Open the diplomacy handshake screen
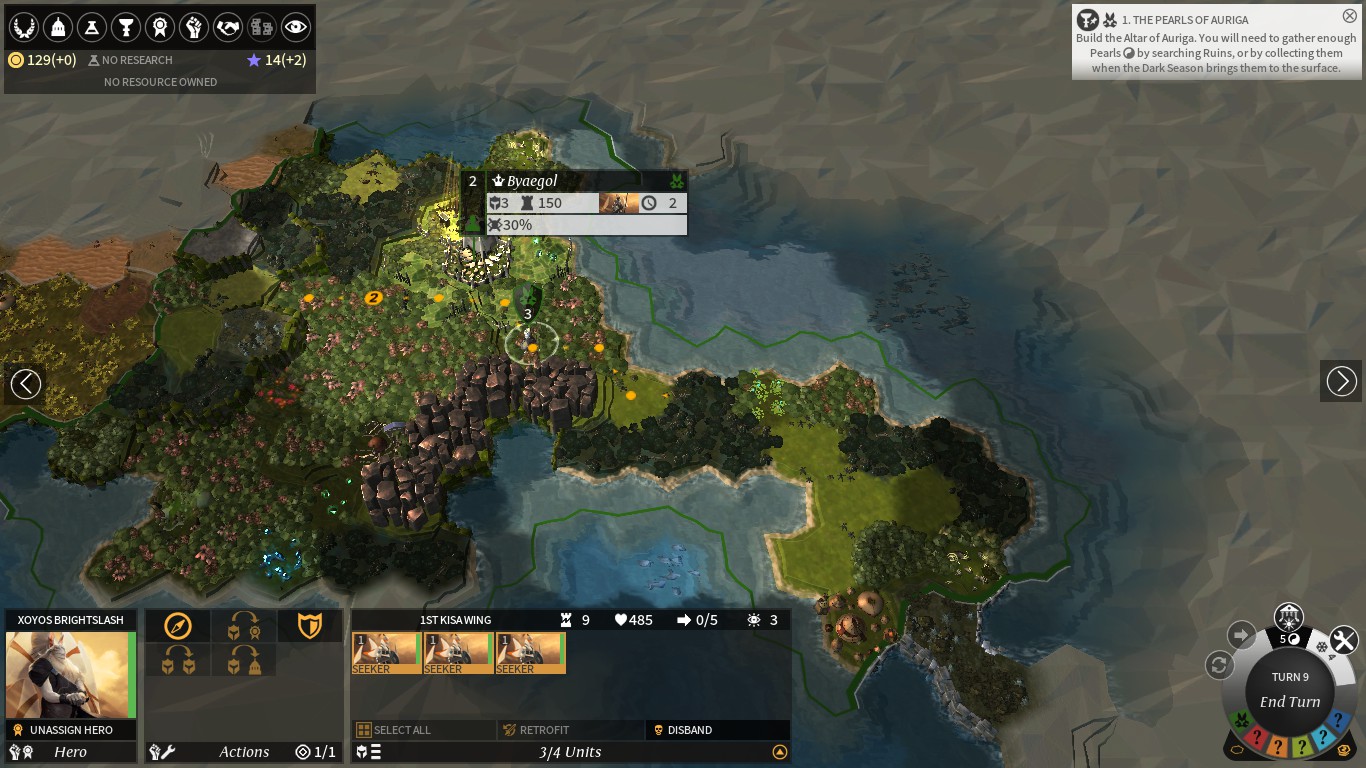The image size is (1366, 768). [x=228, y=27]
